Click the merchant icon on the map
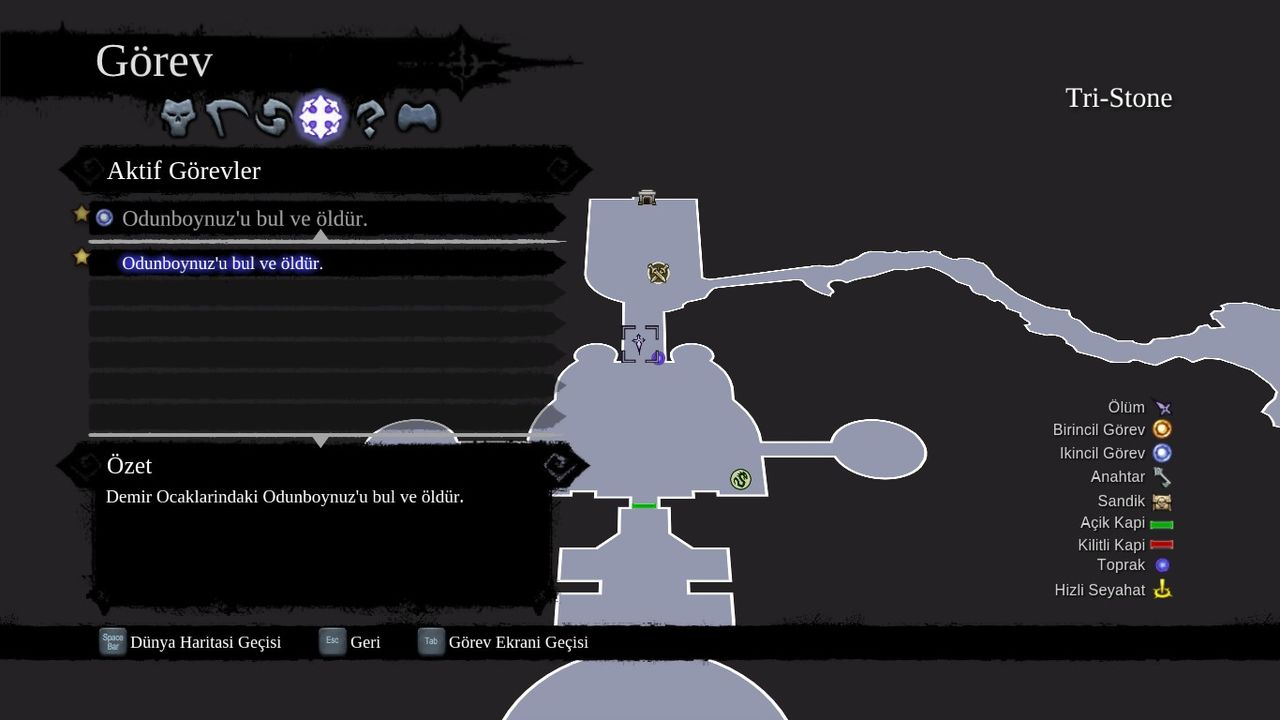 pyautogui.click(x=657, y=270)
